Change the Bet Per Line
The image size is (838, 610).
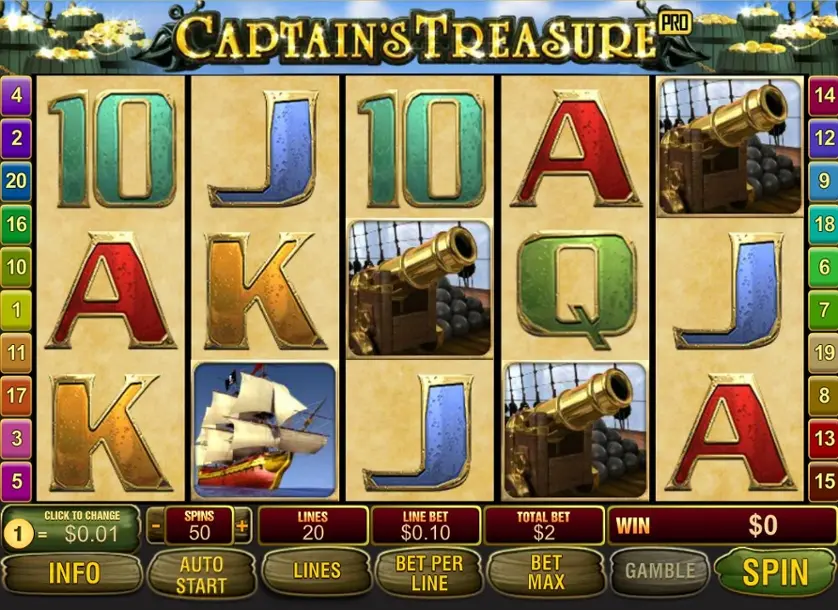pos(429,572)
